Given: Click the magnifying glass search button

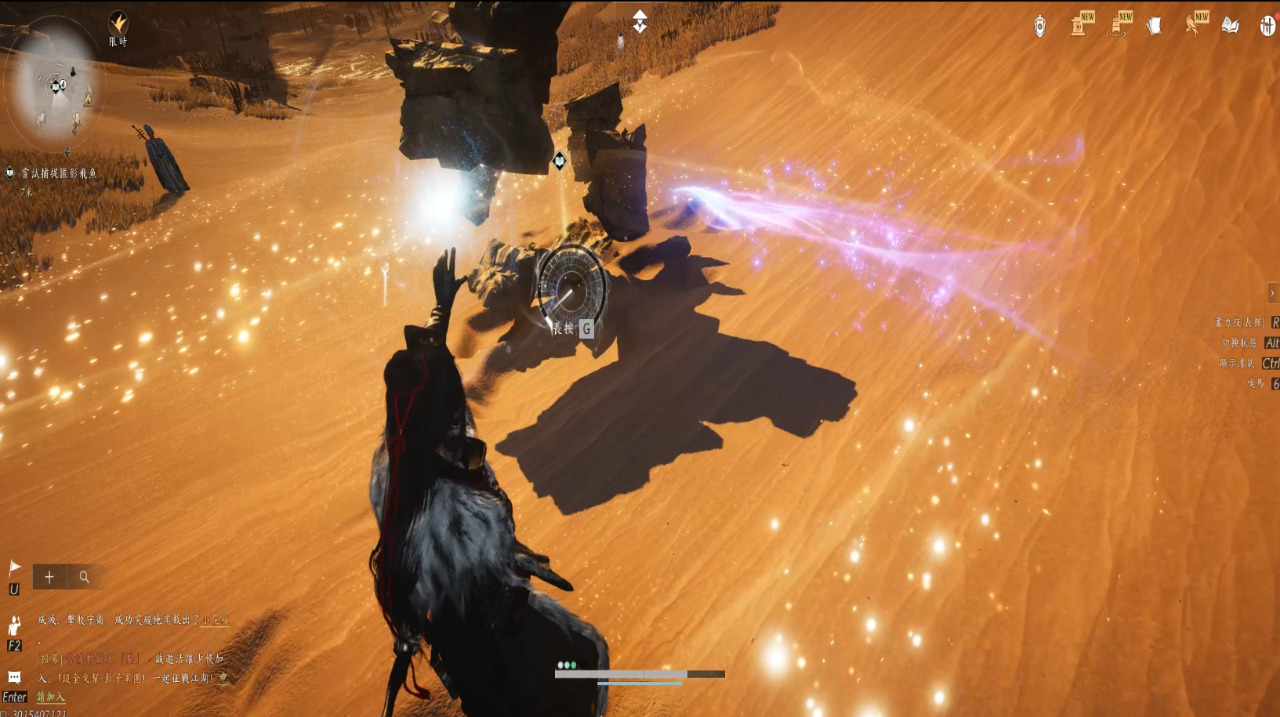Looking at the screenshot, I should (85, 576).
